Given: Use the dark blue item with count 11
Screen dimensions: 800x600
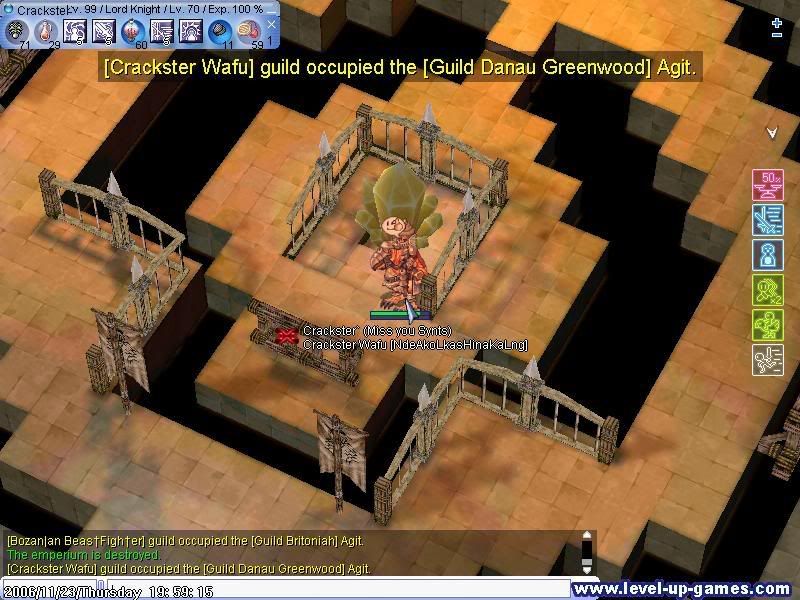Looking at the screenshot, I should 220,32.
